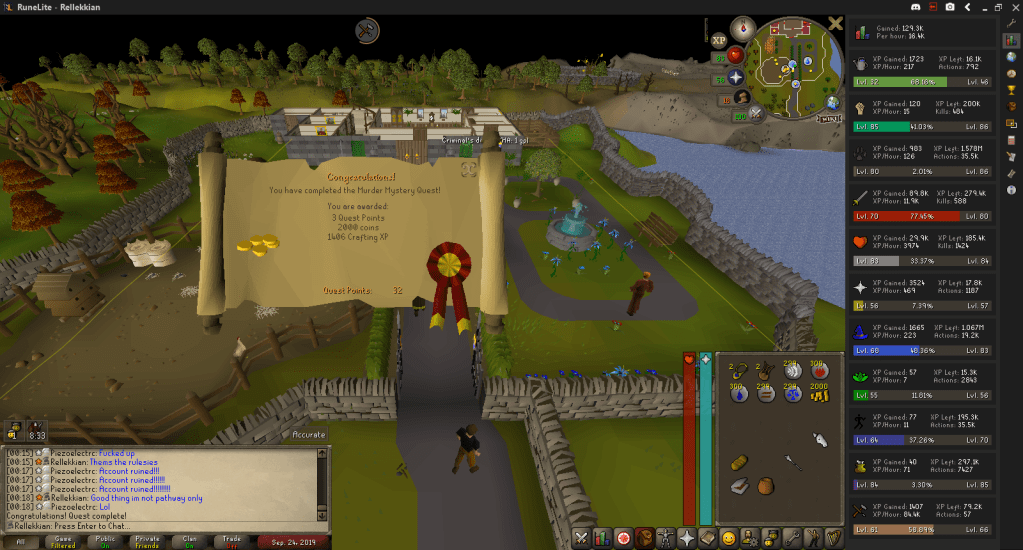Screen dimensions: 1023x550
Task: Open RuneLite configuration wrench panel
Action: [1011, 22]
